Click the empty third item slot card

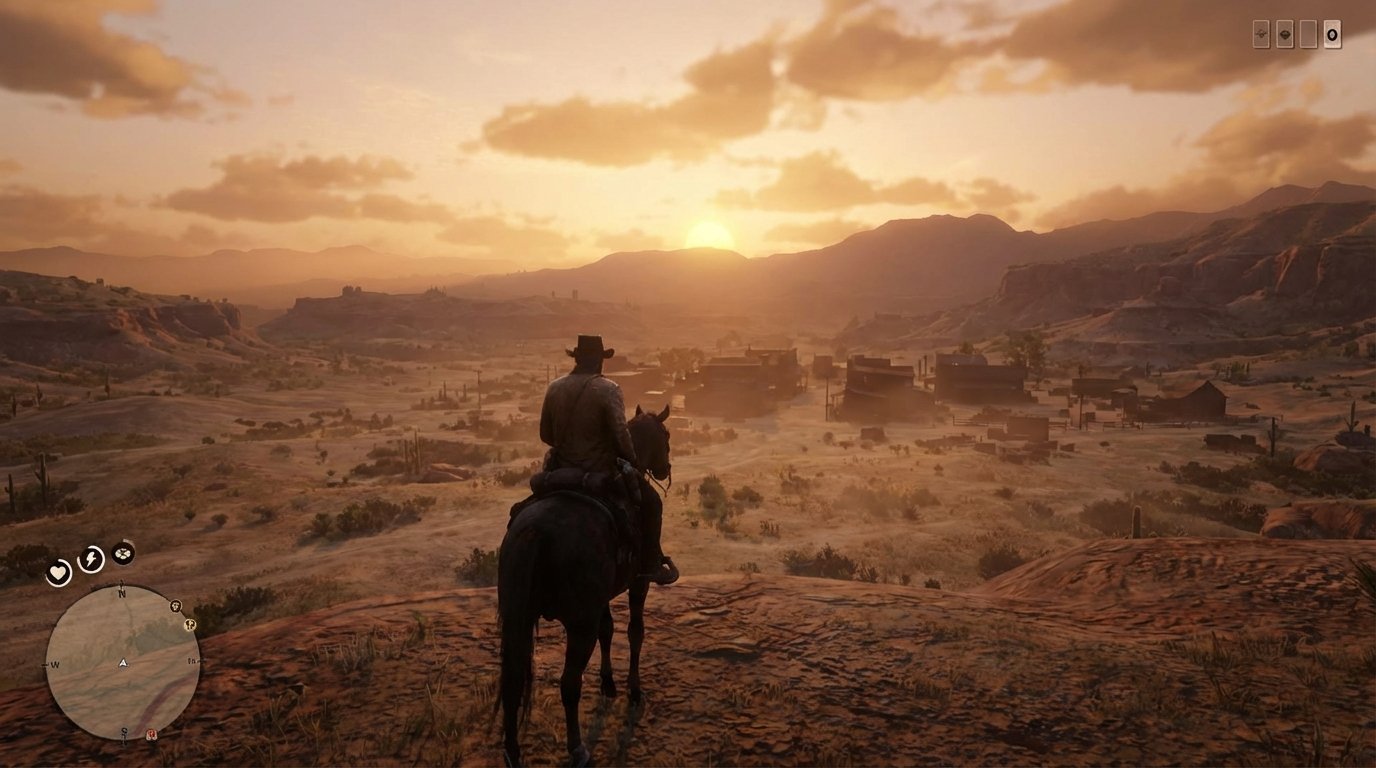pyautogui.click(x=1308, y=33)
